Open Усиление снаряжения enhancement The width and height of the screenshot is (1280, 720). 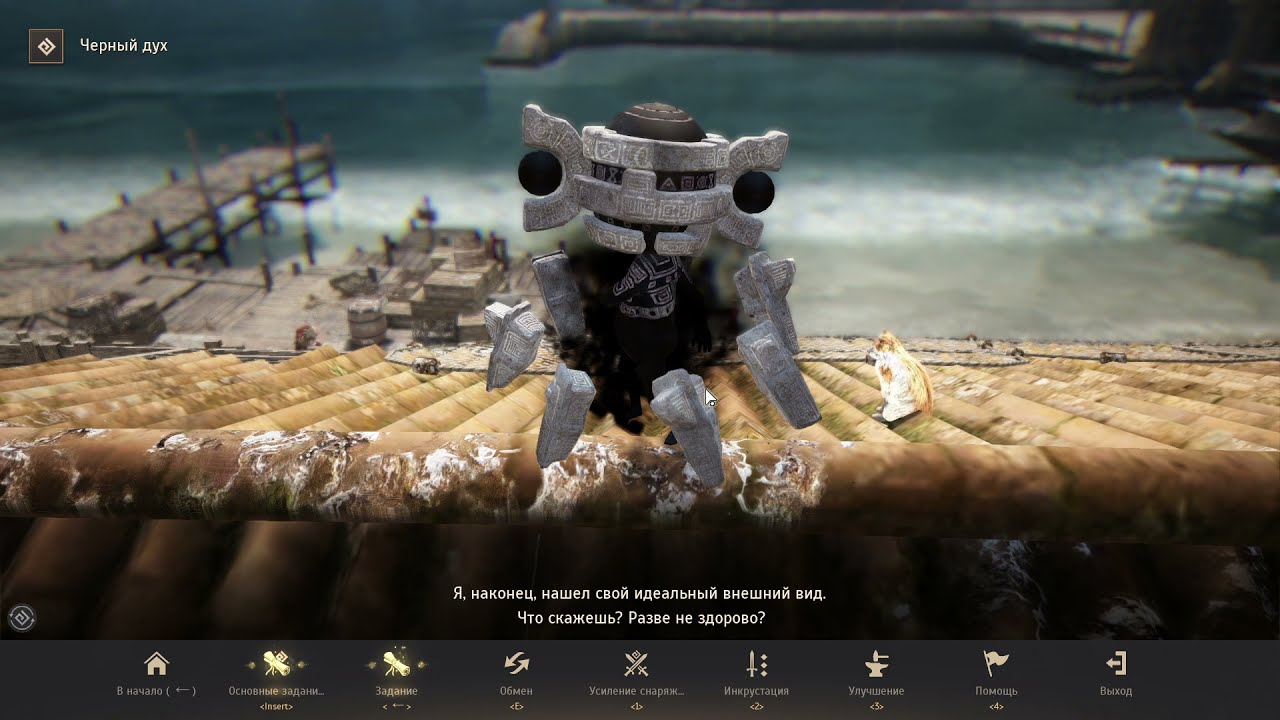(636, 665)
